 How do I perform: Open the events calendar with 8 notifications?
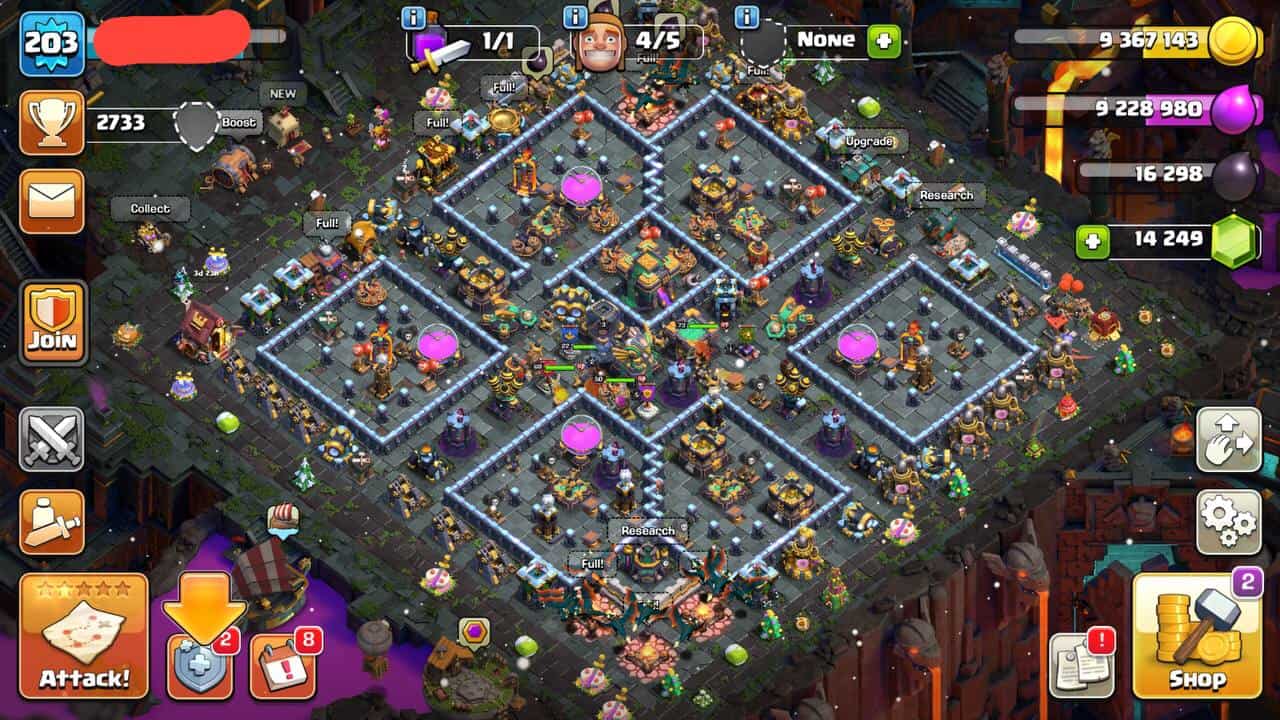pyautogui.click(x=282, y=664)
